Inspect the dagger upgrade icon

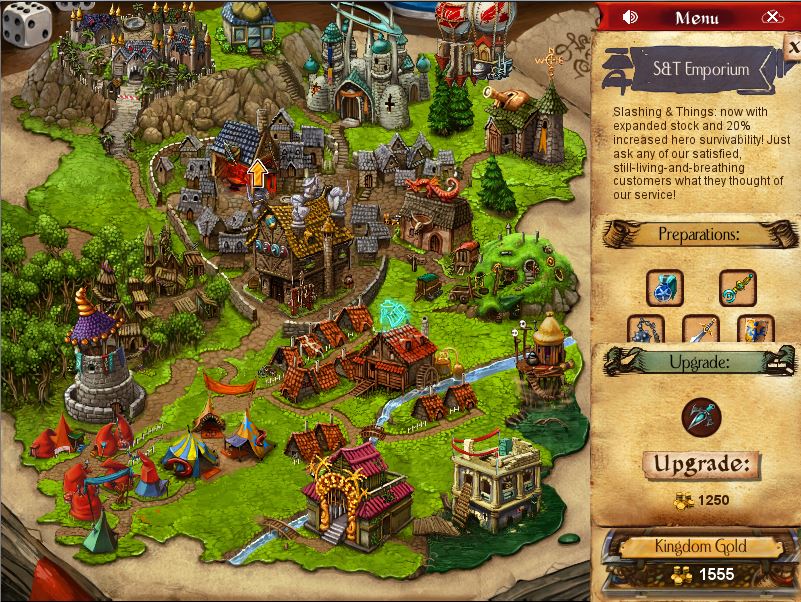pos(700,416)
